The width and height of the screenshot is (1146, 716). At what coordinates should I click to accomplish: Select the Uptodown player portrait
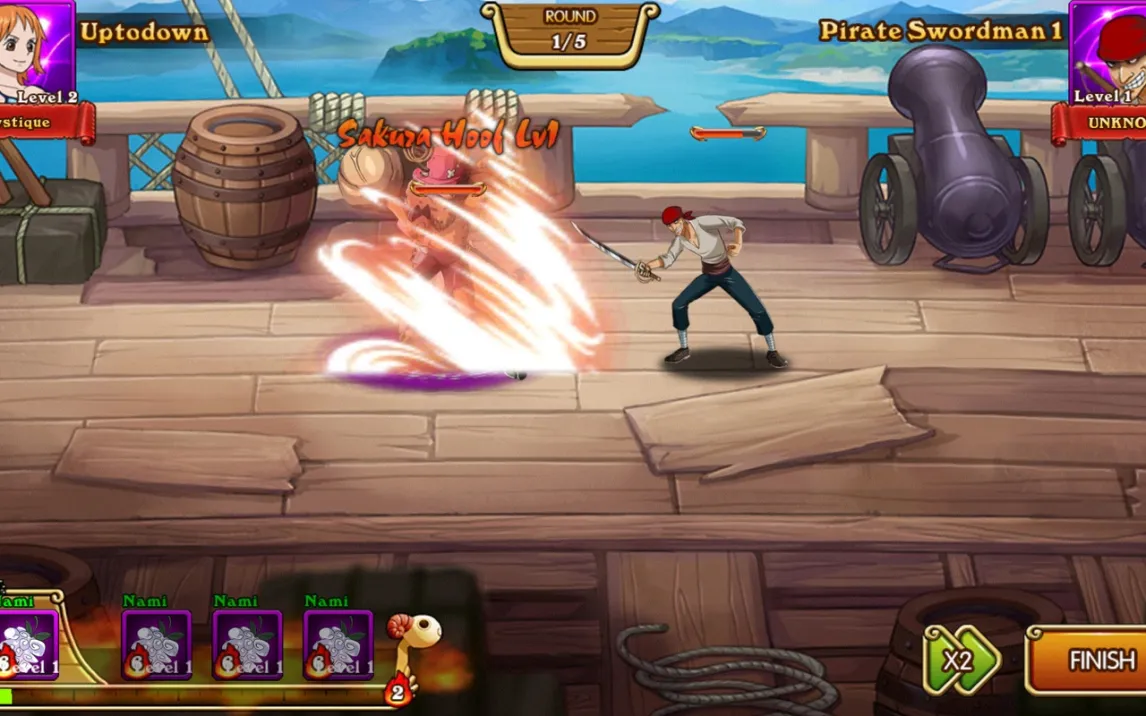click(36, 50)
